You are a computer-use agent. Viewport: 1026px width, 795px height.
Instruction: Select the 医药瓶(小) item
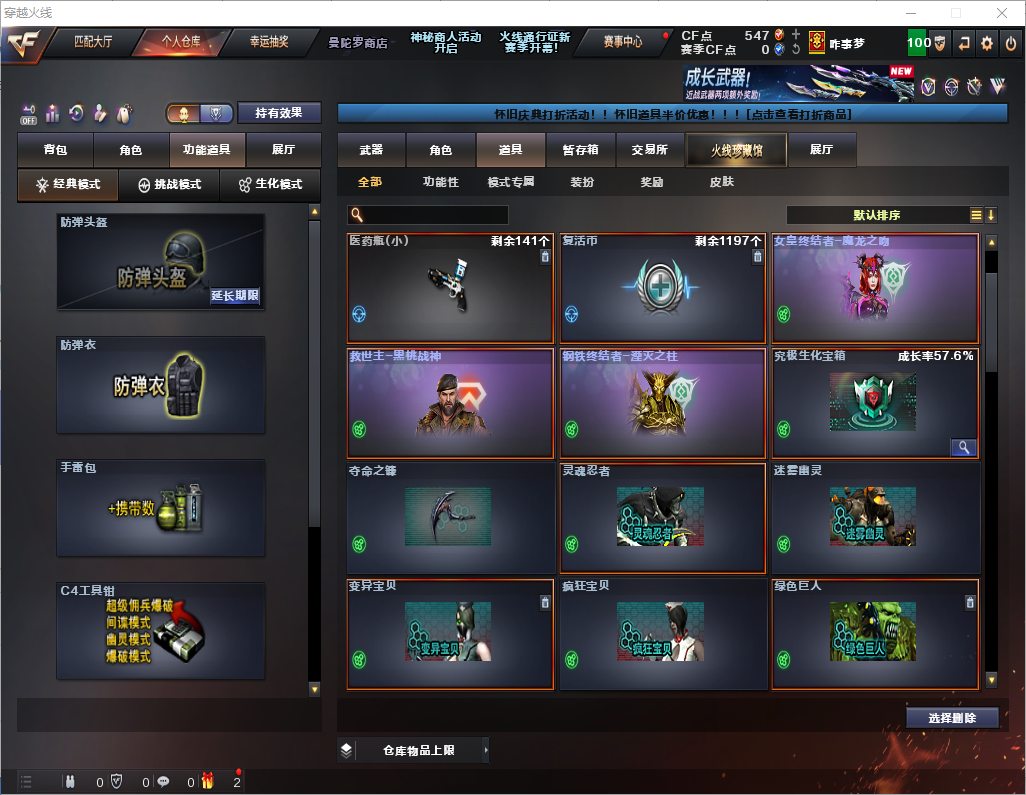[450, 288]
